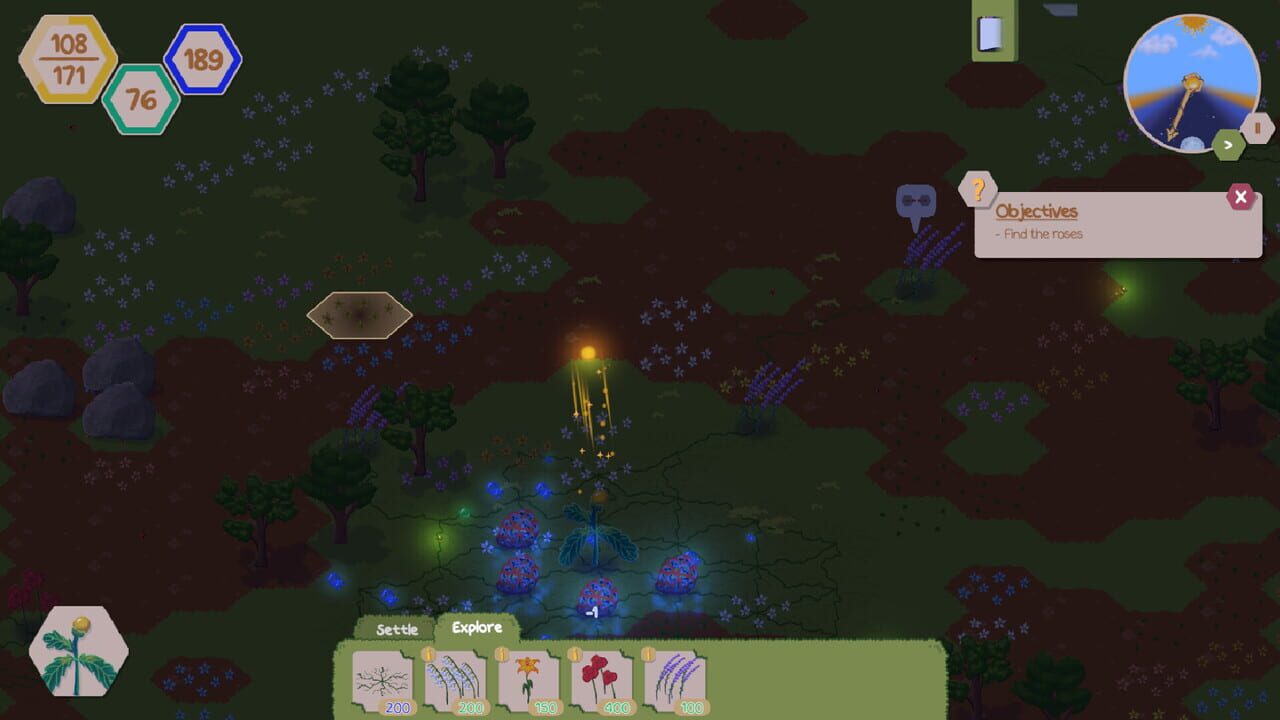Toggle the pause hexagon near the minimap
1280x720 pixels.
click(1257, 127)
